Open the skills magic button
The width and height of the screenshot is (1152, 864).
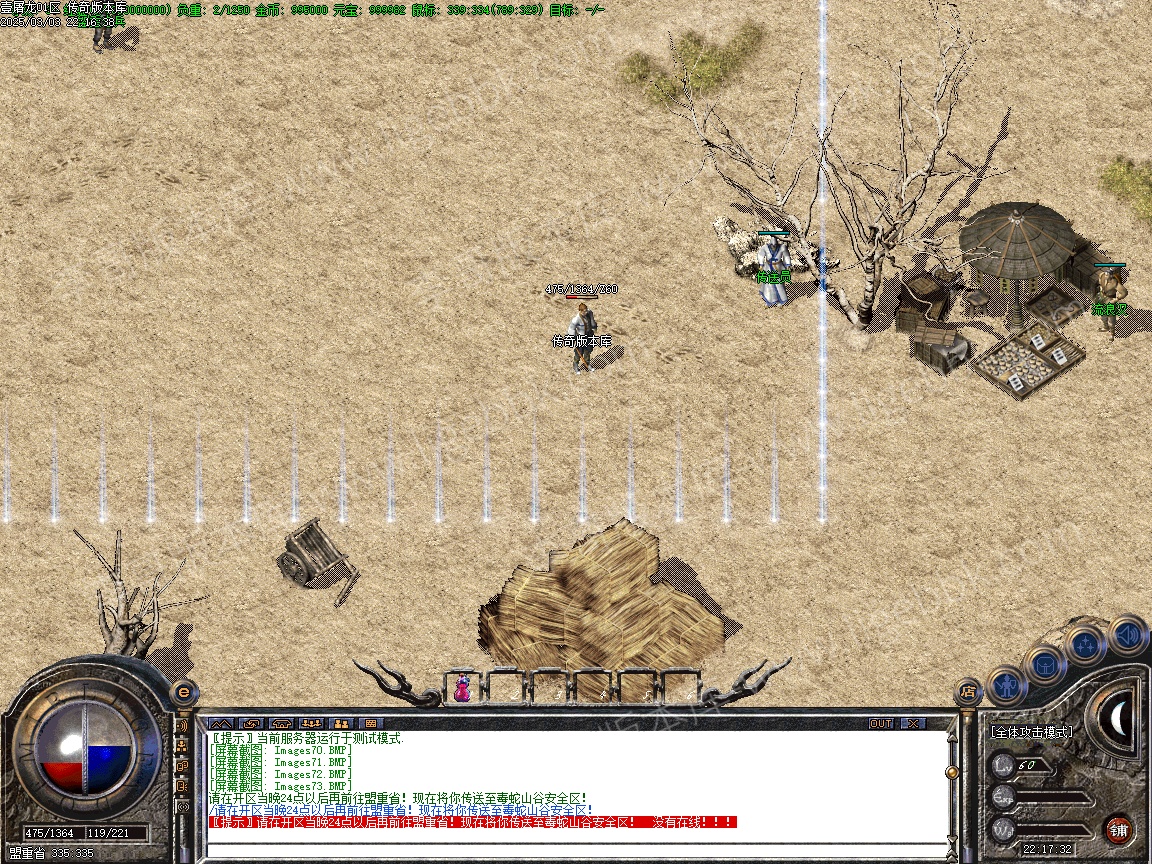pyautogui.click(x=1085, y=645)
